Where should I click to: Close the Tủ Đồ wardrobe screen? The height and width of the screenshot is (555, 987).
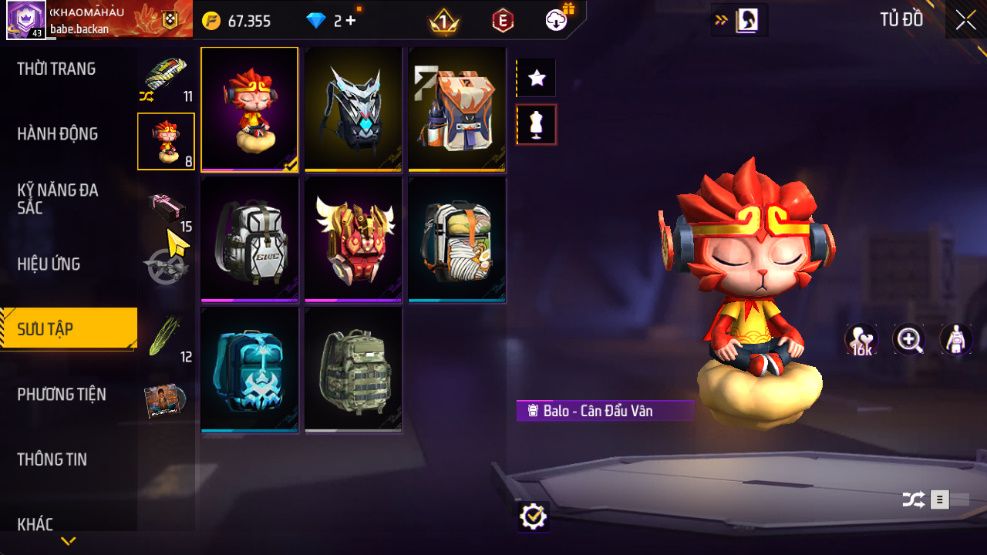point(965,20)
